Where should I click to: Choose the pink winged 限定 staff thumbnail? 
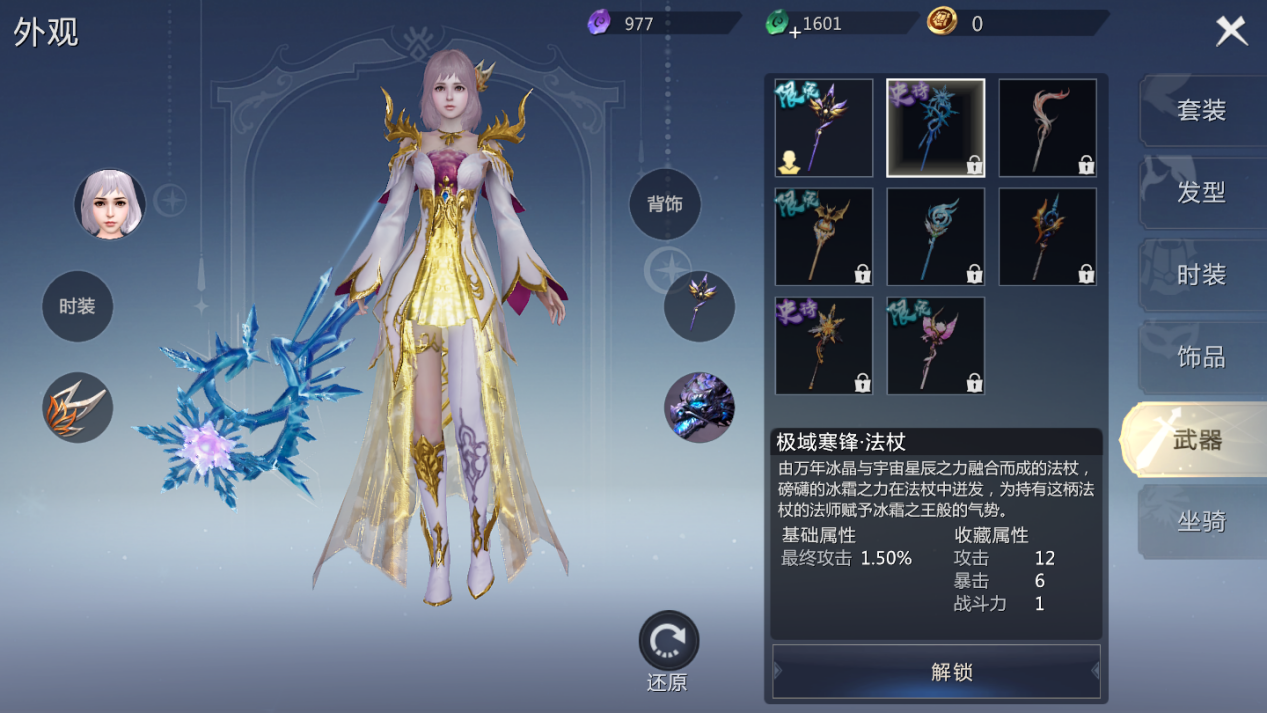936,345
